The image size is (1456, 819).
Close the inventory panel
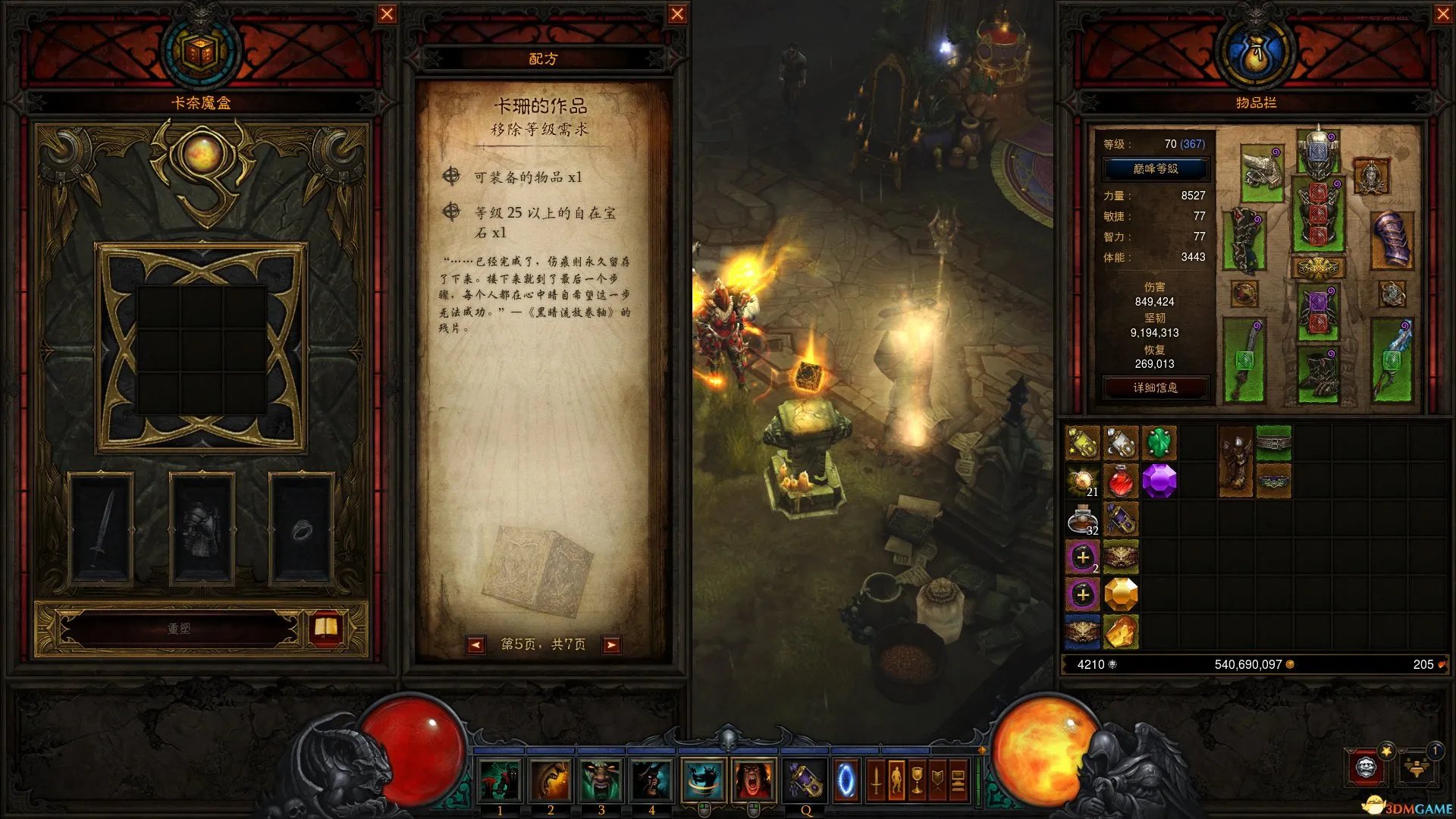pyautogui.click(x=1443, y=14)
